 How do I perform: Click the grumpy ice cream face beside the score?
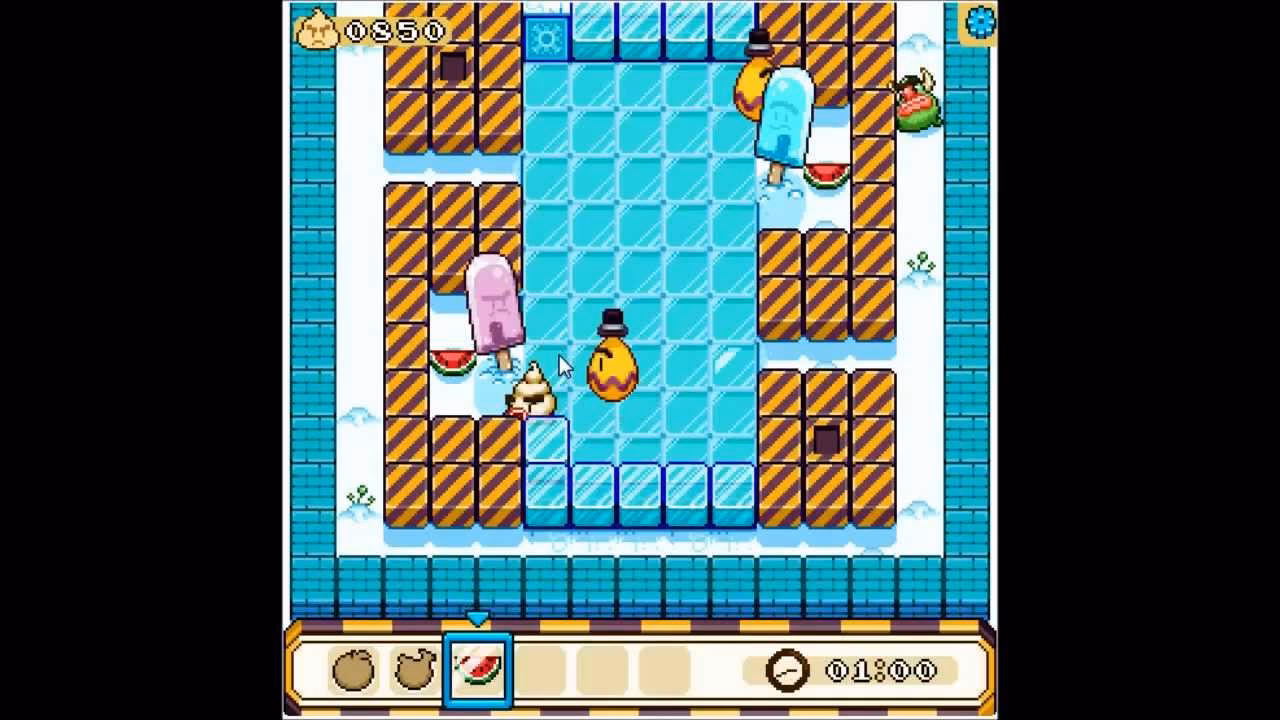(318, 28)
